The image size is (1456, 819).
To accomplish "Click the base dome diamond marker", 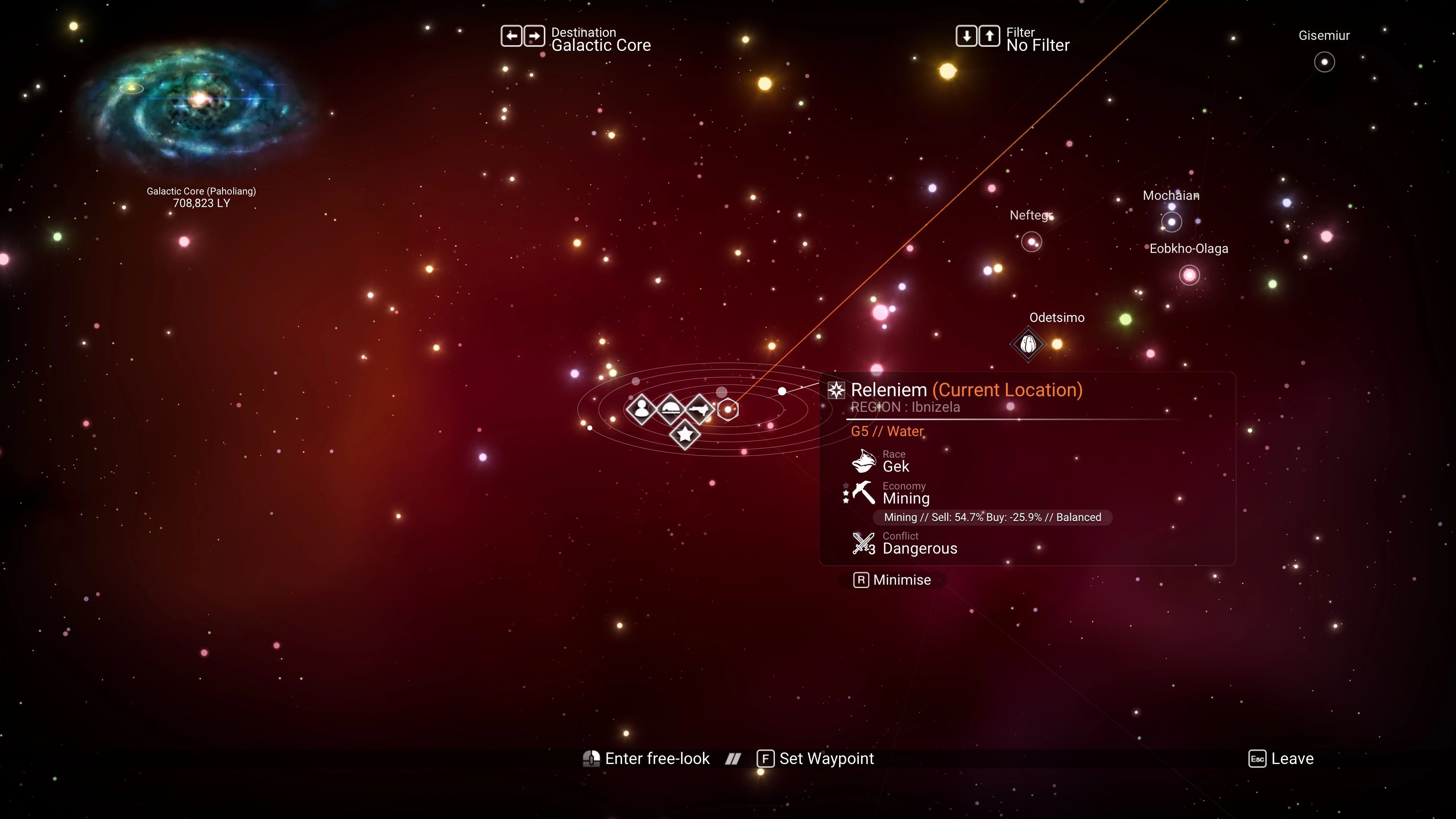I will point(671,408).
